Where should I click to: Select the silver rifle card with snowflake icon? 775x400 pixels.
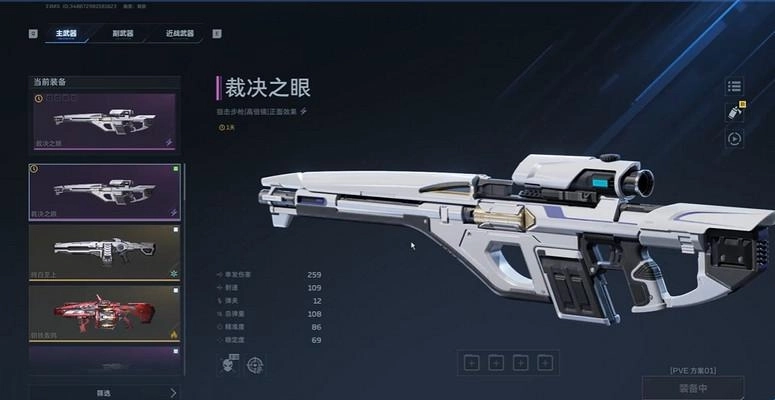tap(104, 251)
